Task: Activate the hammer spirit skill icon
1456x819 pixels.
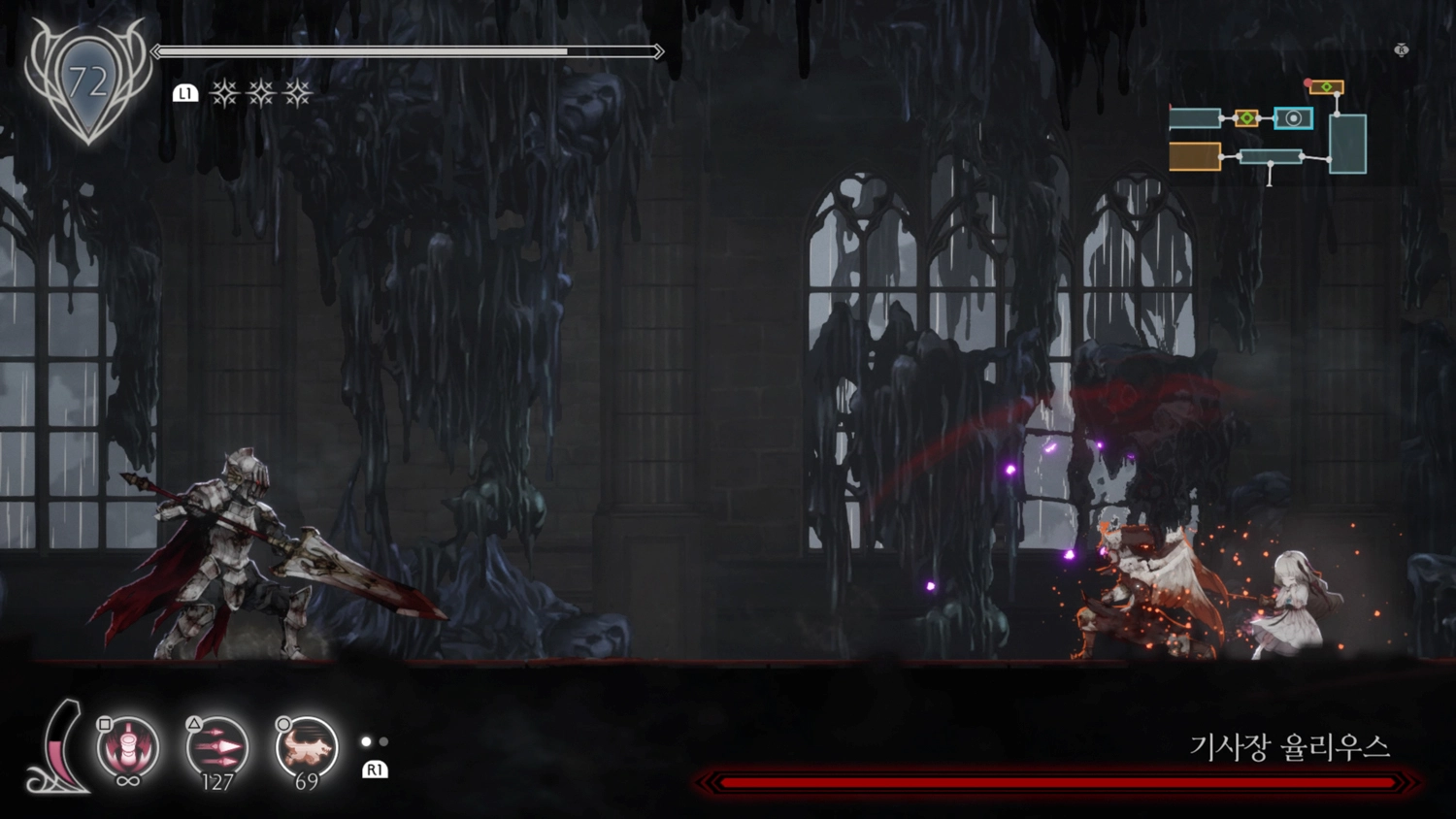Action: (x=128, y=748)
